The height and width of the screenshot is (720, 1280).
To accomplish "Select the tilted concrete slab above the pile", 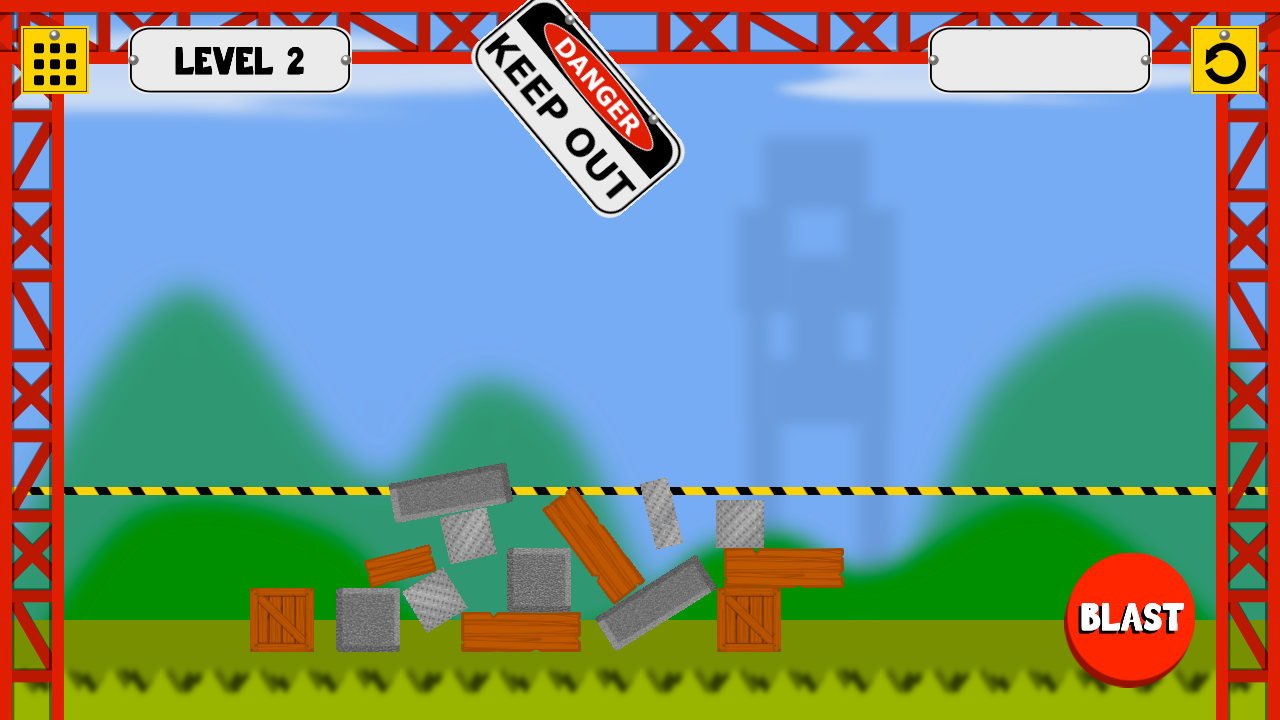I will coord(450,490).
